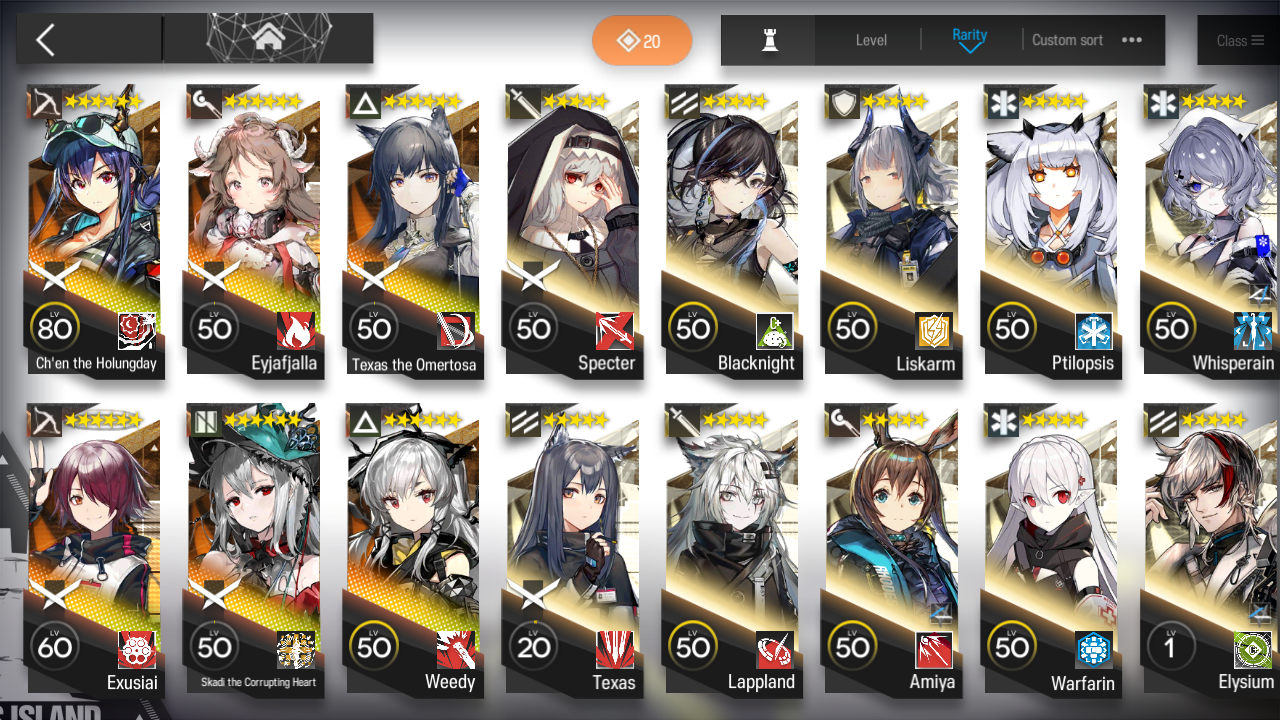The height and width of the screenshot is (720, 1280).
Task: Select the Custom sort option
Action: click(1067, 40)
